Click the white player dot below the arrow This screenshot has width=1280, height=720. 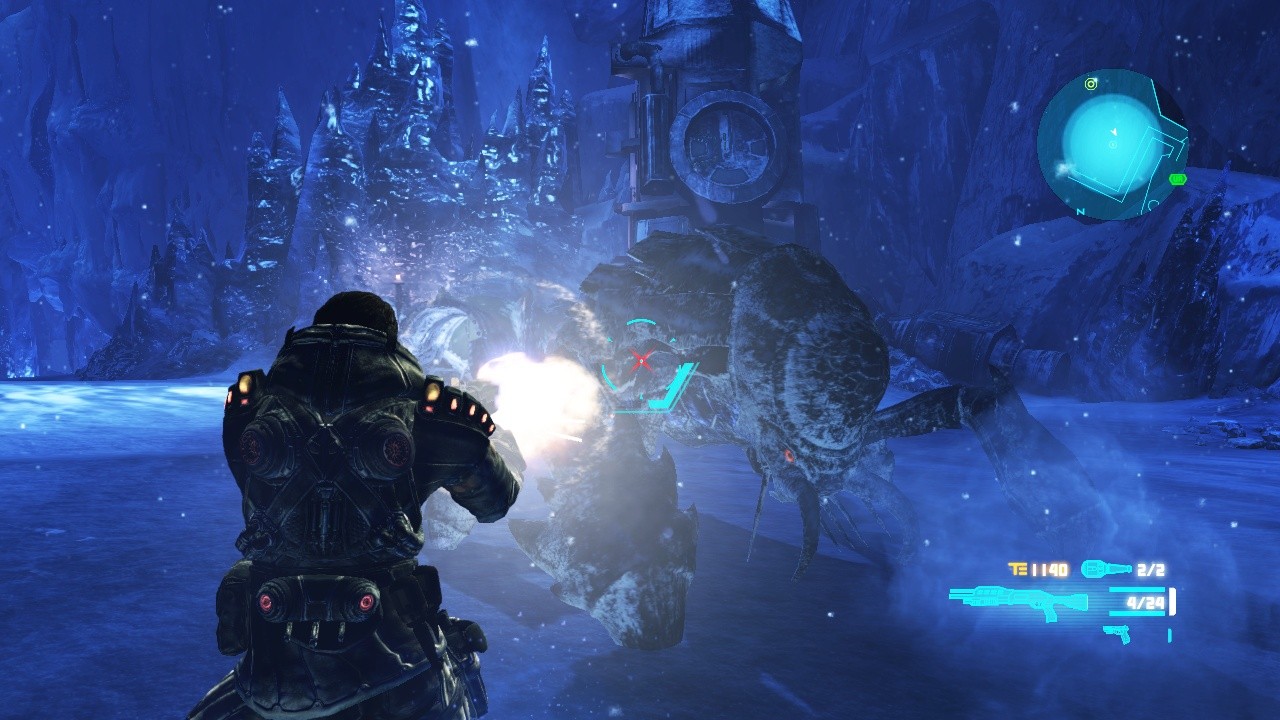1113,145
